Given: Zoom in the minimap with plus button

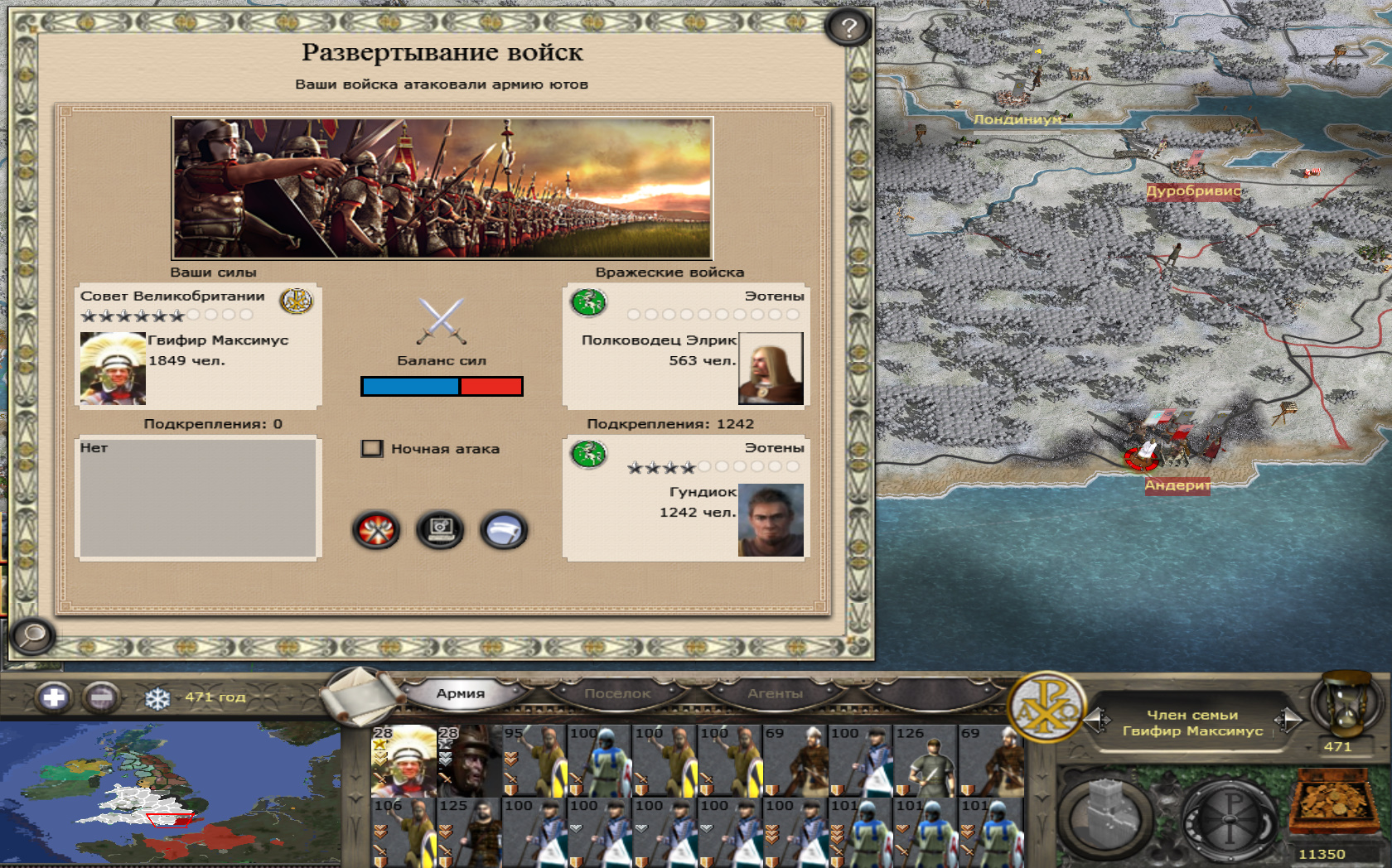Looking at the screenshot, I should coord(54,697).
